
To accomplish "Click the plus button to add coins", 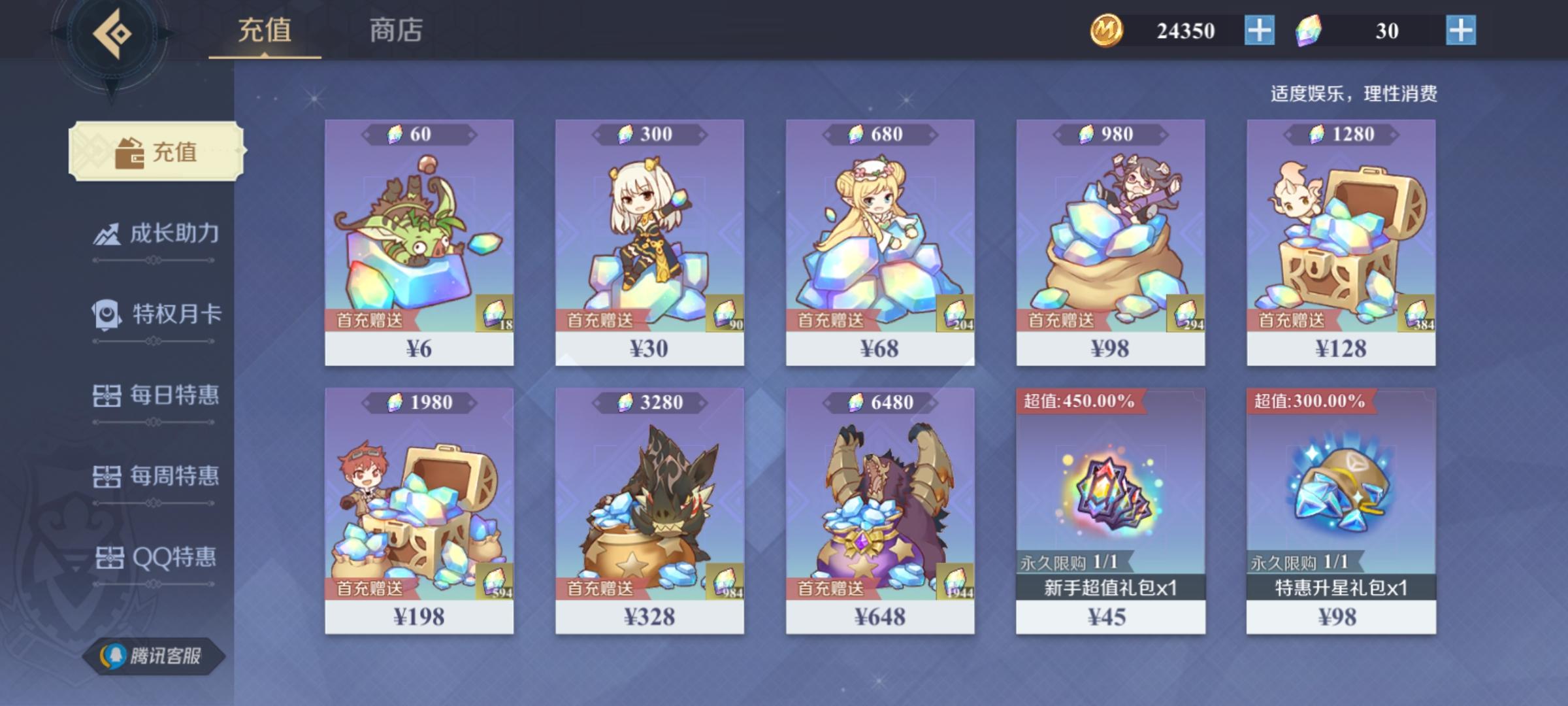I will coord(1260,30).
